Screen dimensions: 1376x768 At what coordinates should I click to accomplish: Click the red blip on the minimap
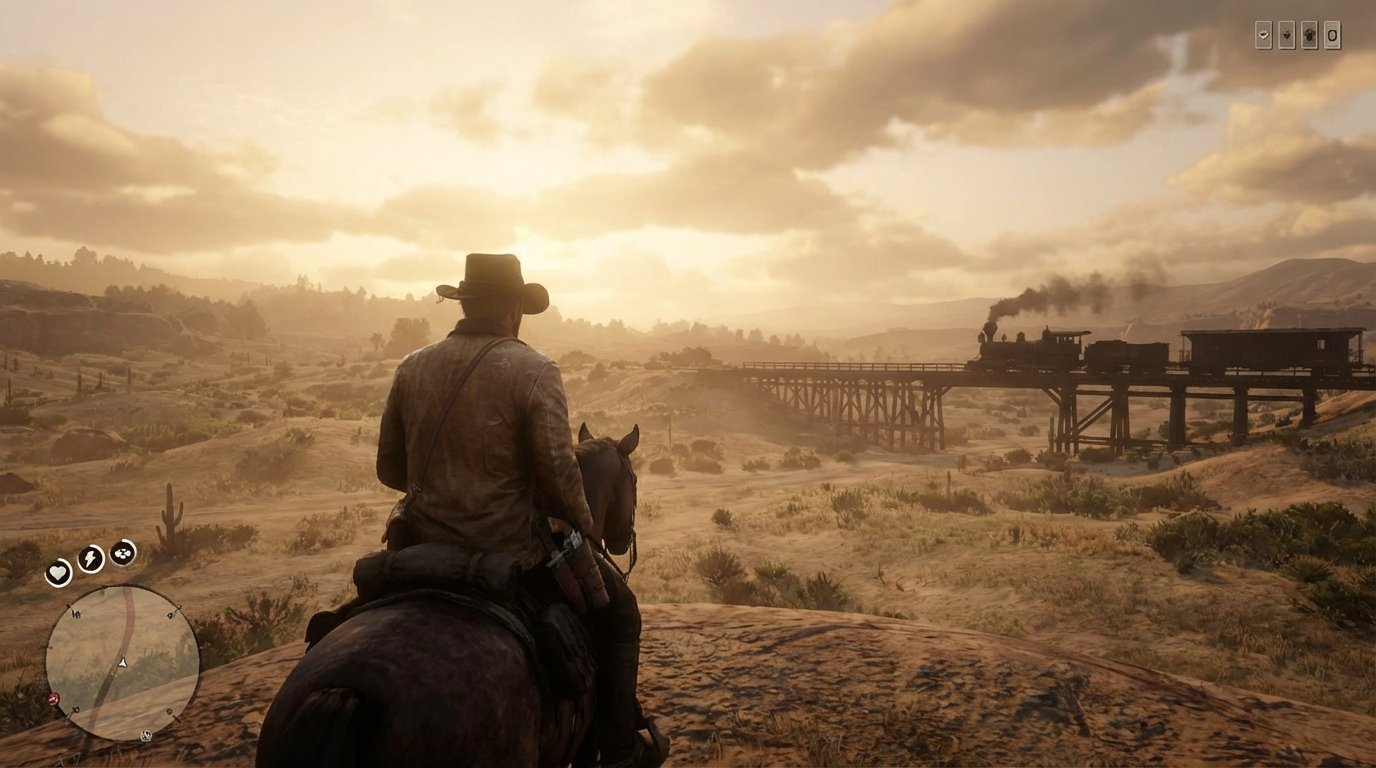pos(53,698)
